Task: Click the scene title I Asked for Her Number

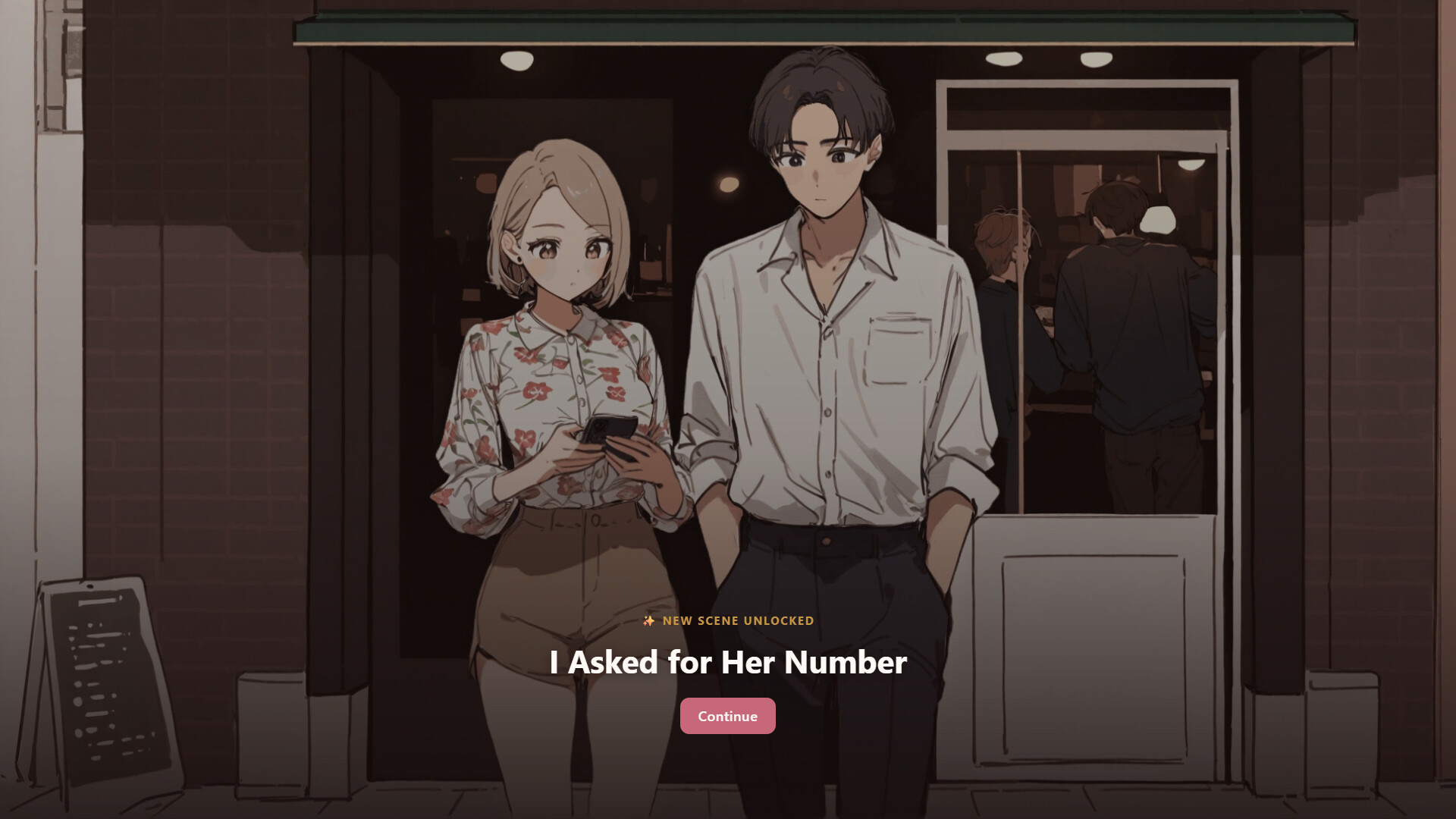Action: point(726,663)
